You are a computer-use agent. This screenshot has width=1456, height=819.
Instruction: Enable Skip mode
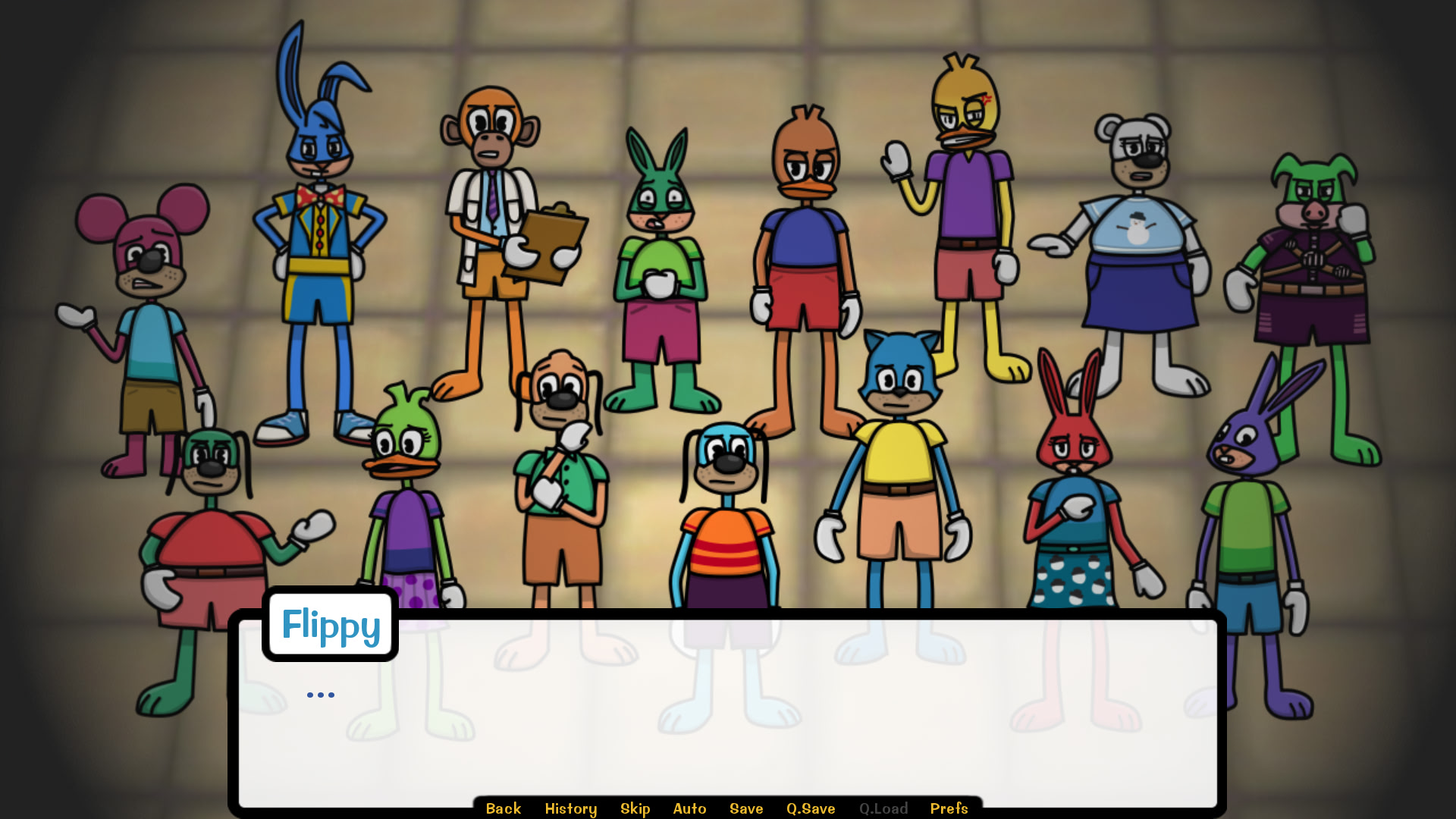pos(635,808)
